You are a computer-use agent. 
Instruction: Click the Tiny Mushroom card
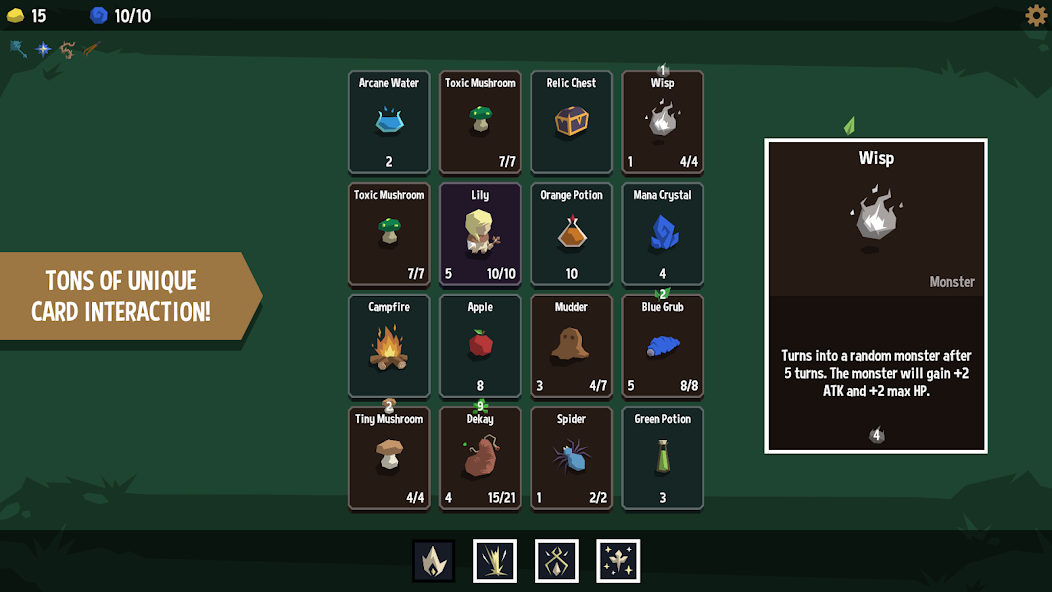click(x=389, y=458)
